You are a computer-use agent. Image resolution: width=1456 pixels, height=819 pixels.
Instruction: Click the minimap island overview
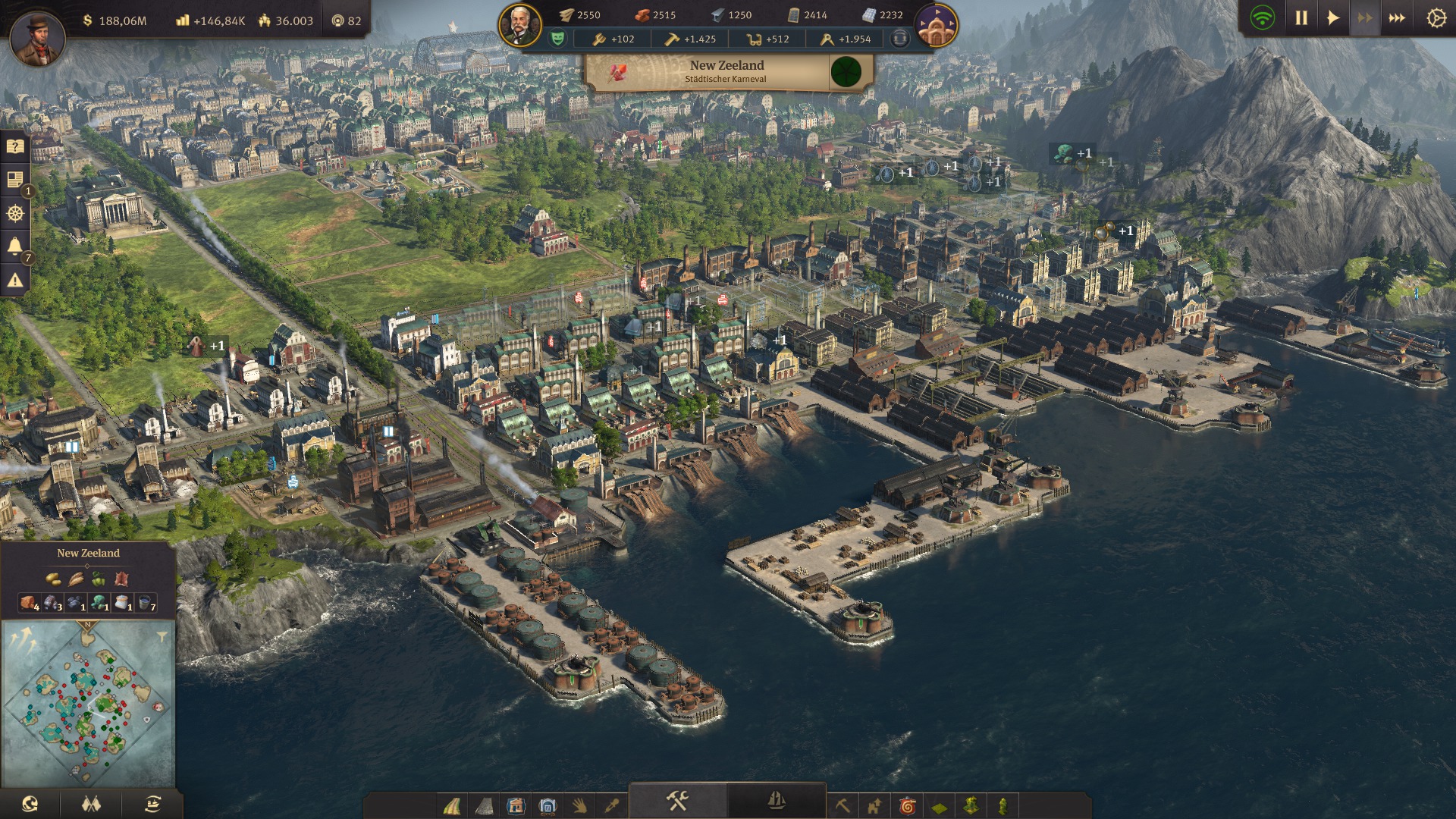pyautogui.click(x=88, y=705)
